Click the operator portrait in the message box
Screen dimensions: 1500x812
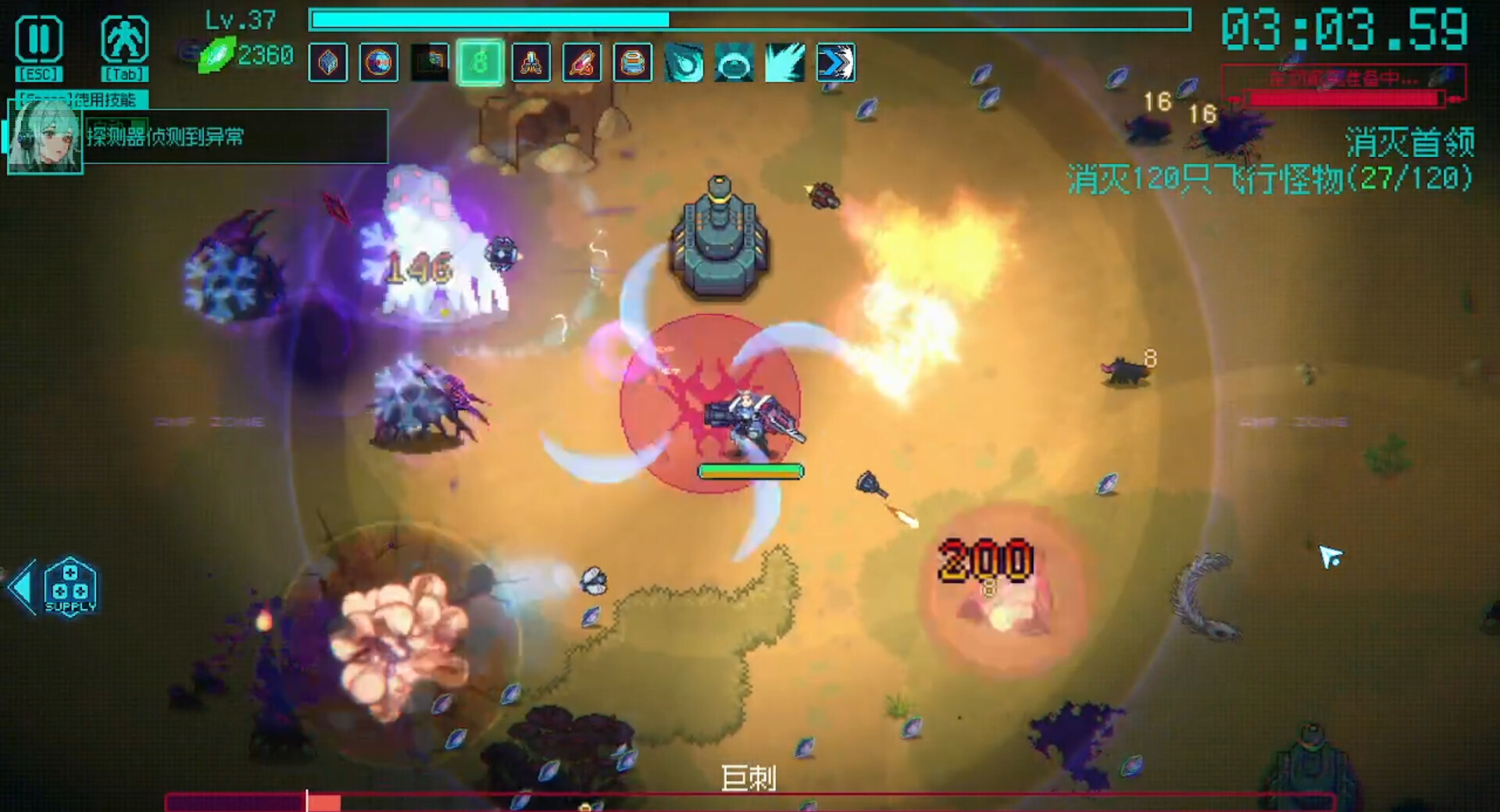(x=45, y=137)
